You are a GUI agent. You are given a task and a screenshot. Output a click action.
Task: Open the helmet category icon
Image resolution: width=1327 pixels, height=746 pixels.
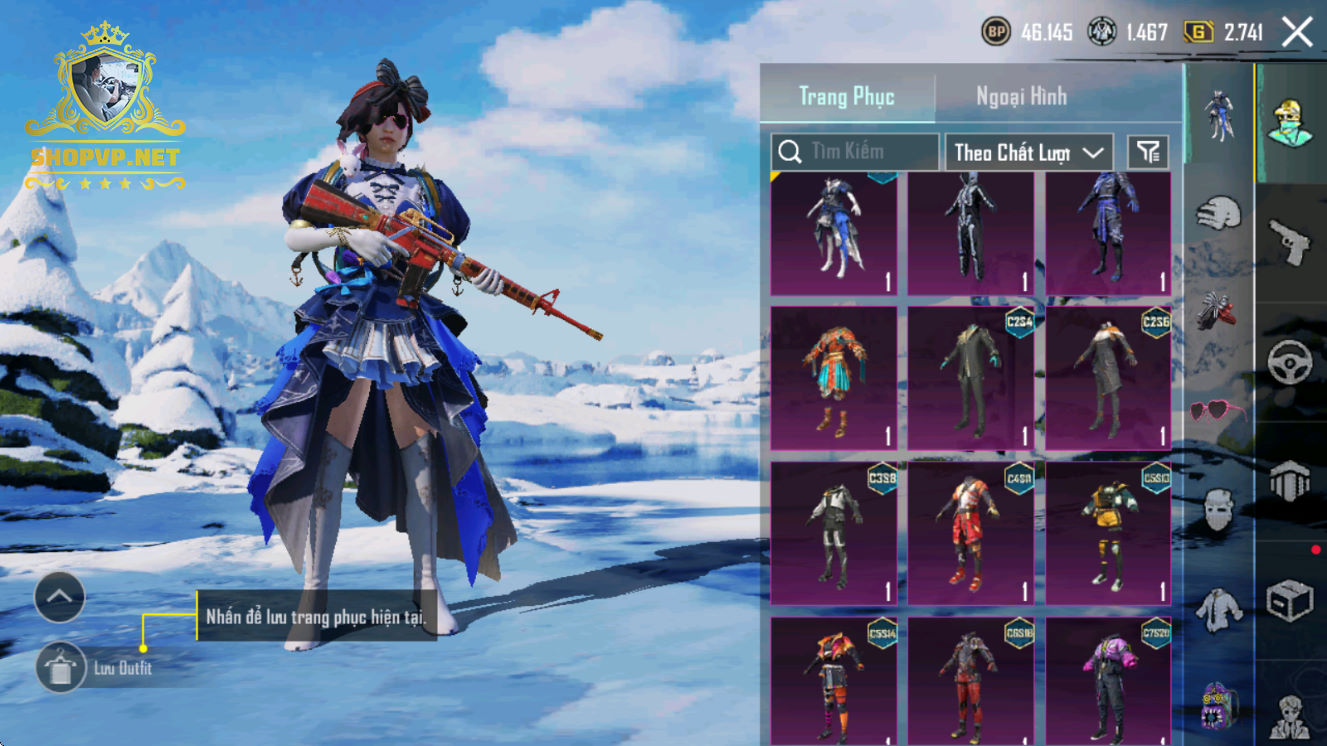coord(1290,480)
